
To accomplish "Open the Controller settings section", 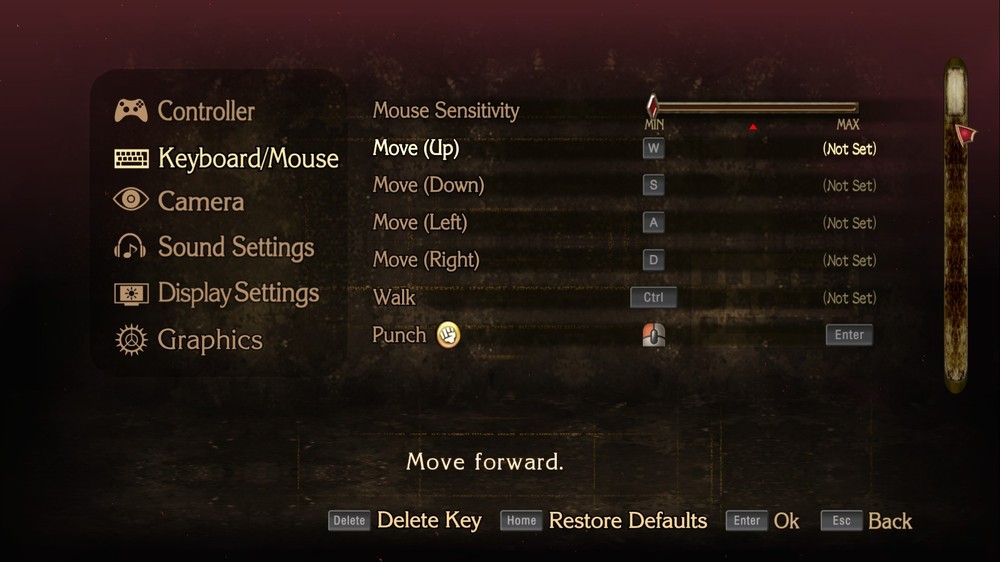I will pos(205,111).
